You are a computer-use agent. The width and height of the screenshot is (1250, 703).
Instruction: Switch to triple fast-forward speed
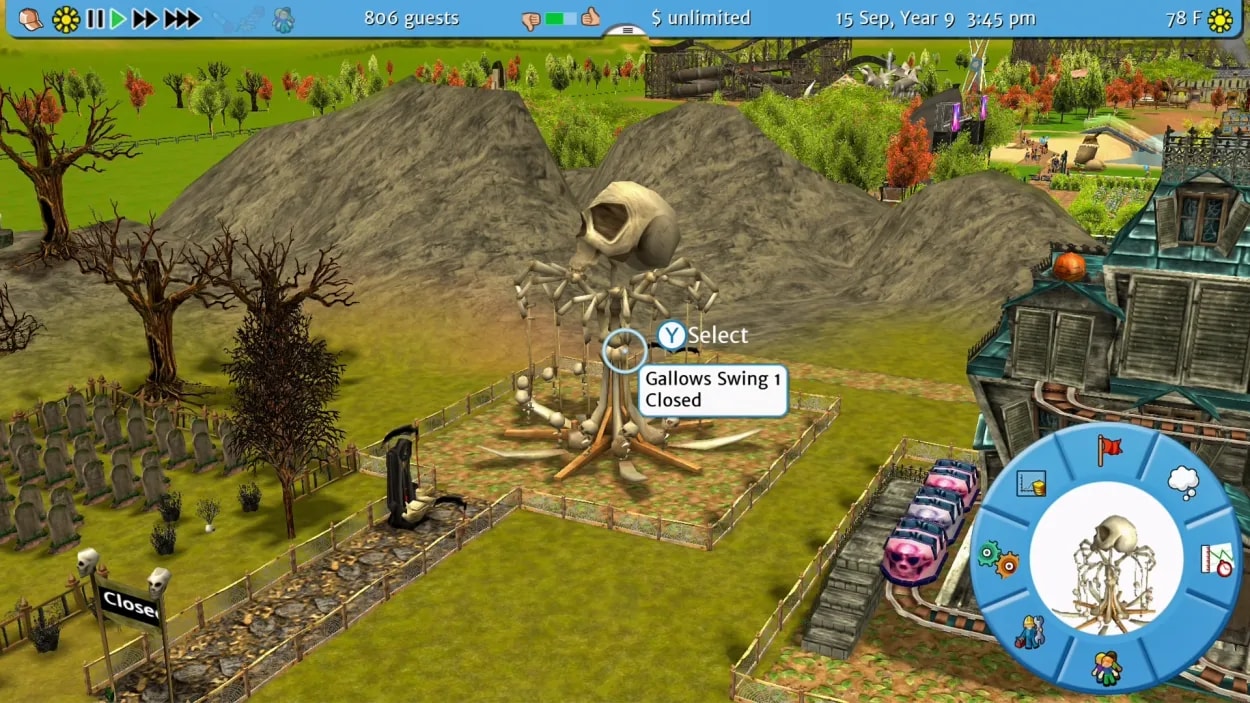pos(182,18)
